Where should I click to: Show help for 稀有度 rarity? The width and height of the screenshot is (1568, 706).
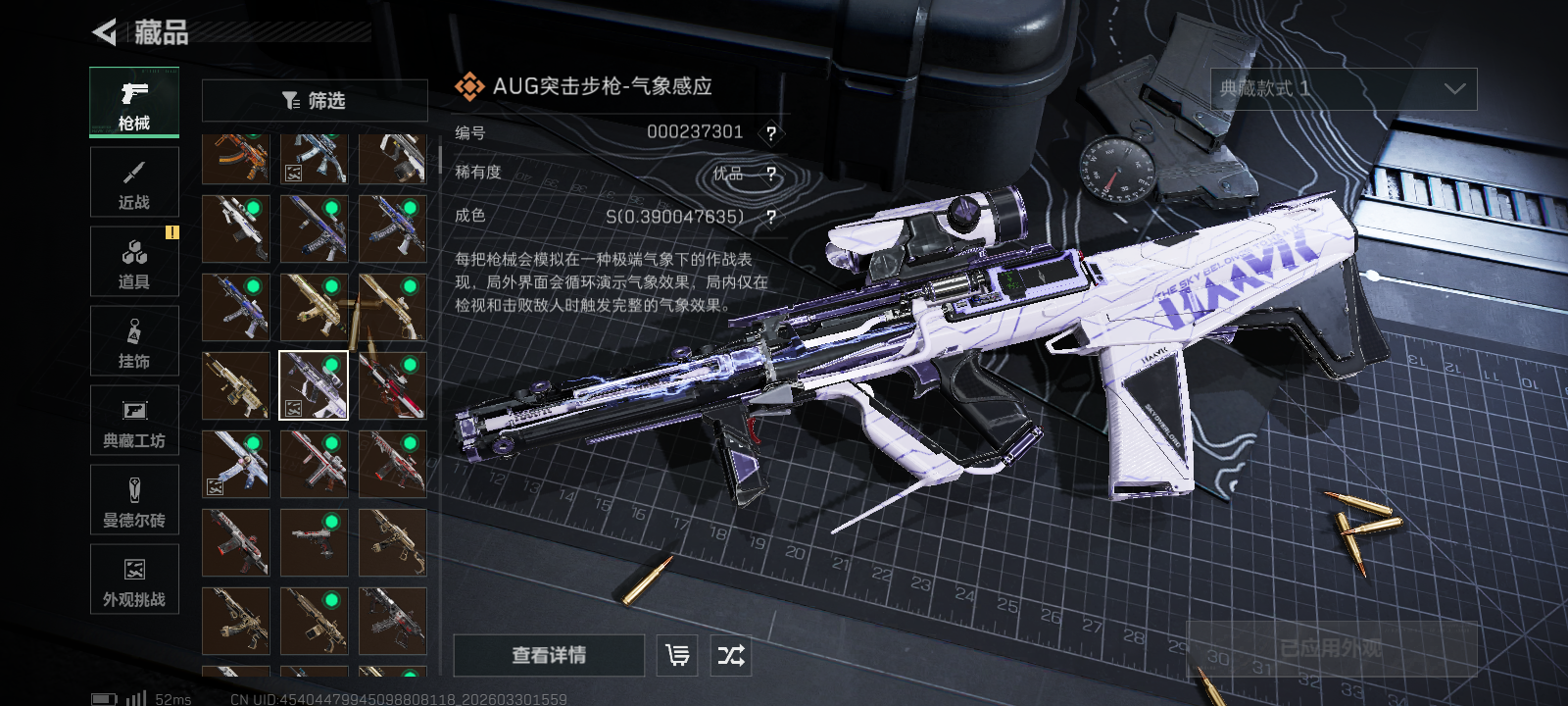coord(771,175)
